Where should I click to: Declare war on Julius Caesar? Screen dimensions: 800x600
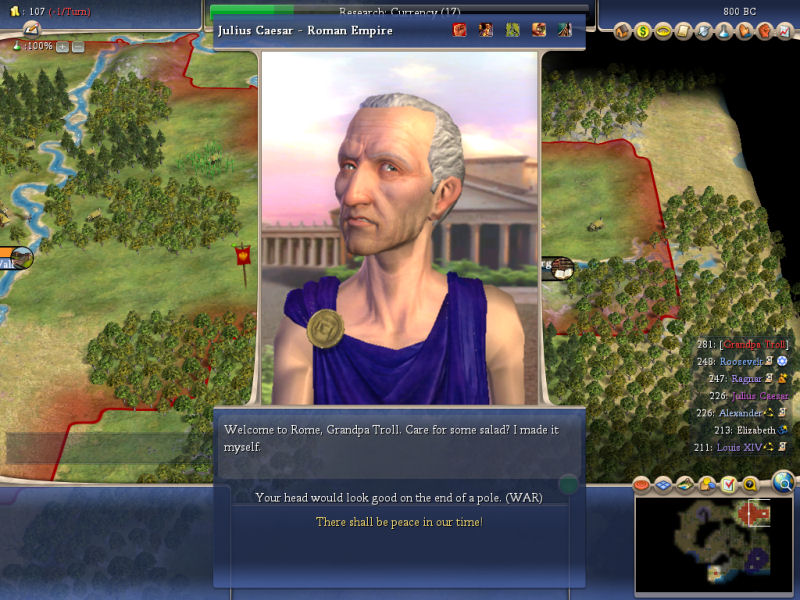pos(399,497)
